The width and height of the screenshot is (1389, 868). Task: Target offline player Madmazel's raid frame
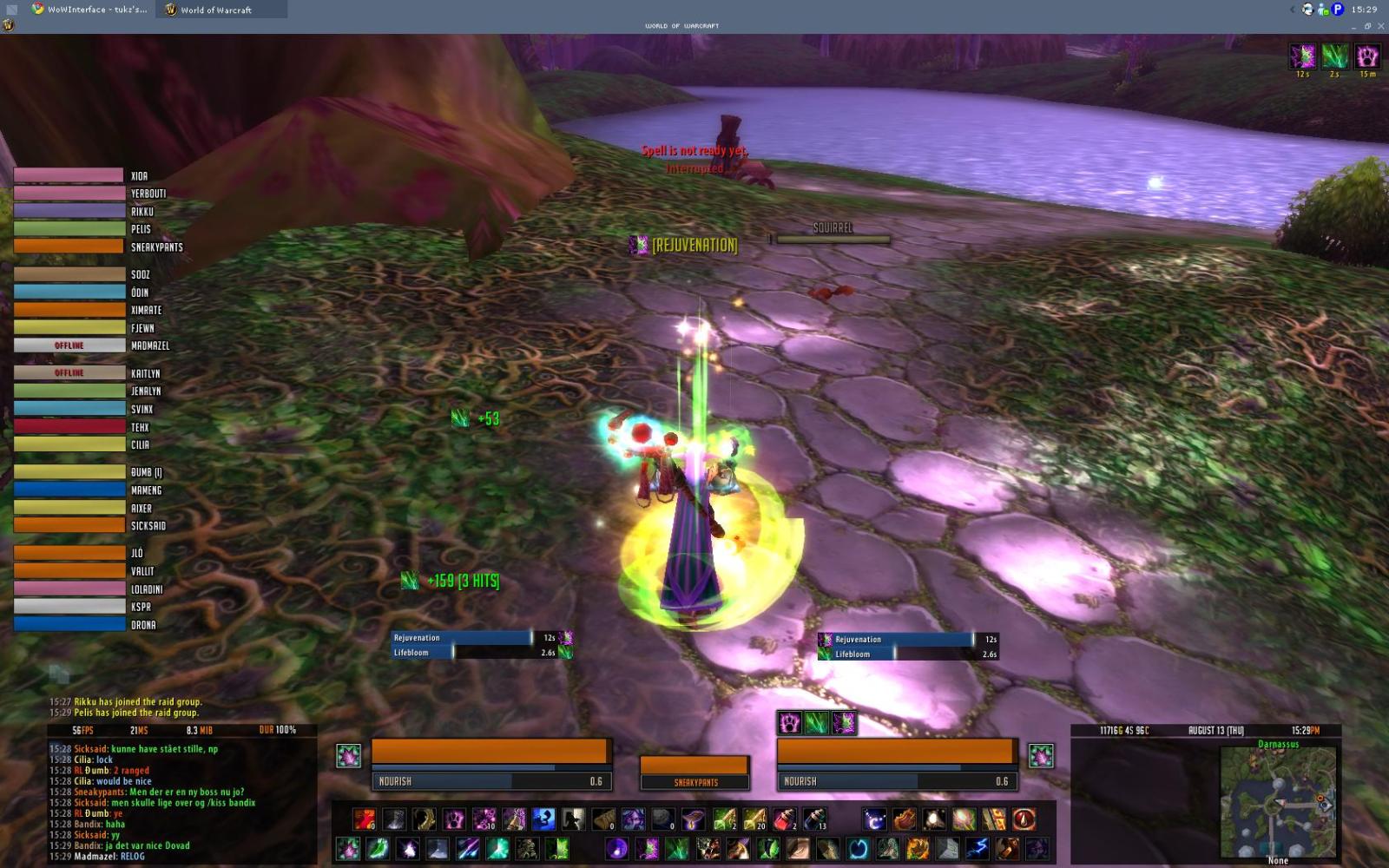[x=69, y=345]
